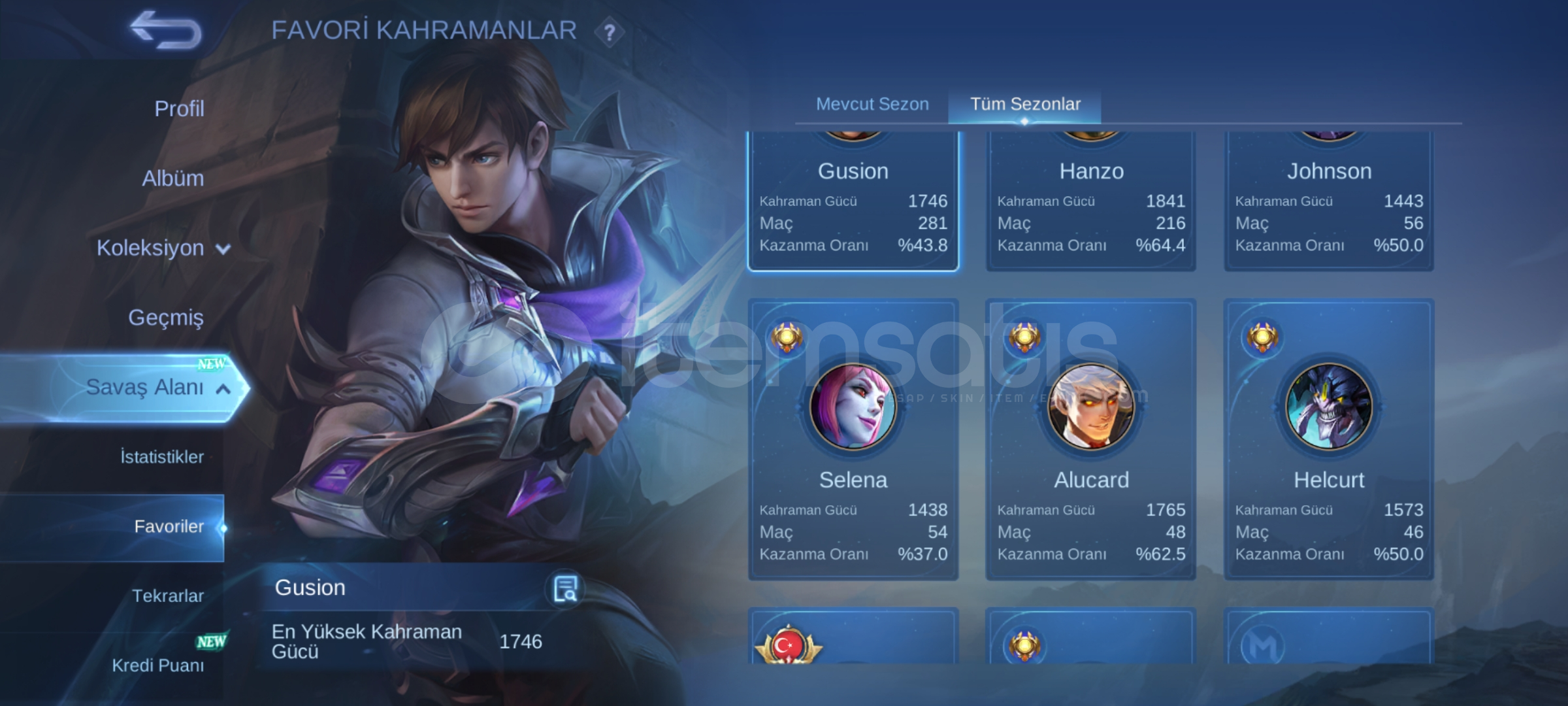Viewport: 1568px width, 706px height.
Task: Open the Tekrarlar replays page
Action: [168, 596]
